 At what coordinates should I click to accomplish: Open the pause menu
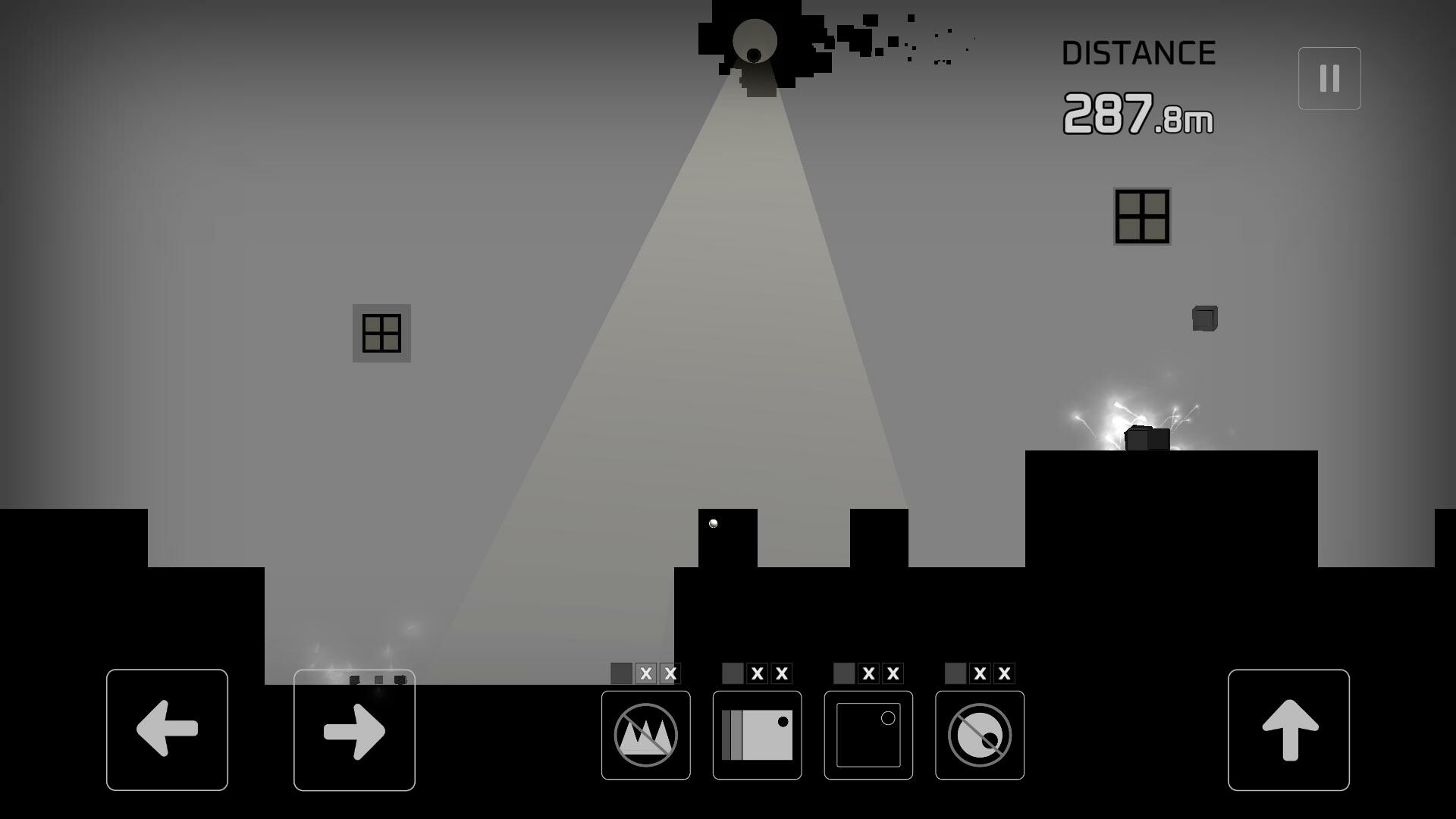point(1328,77)
